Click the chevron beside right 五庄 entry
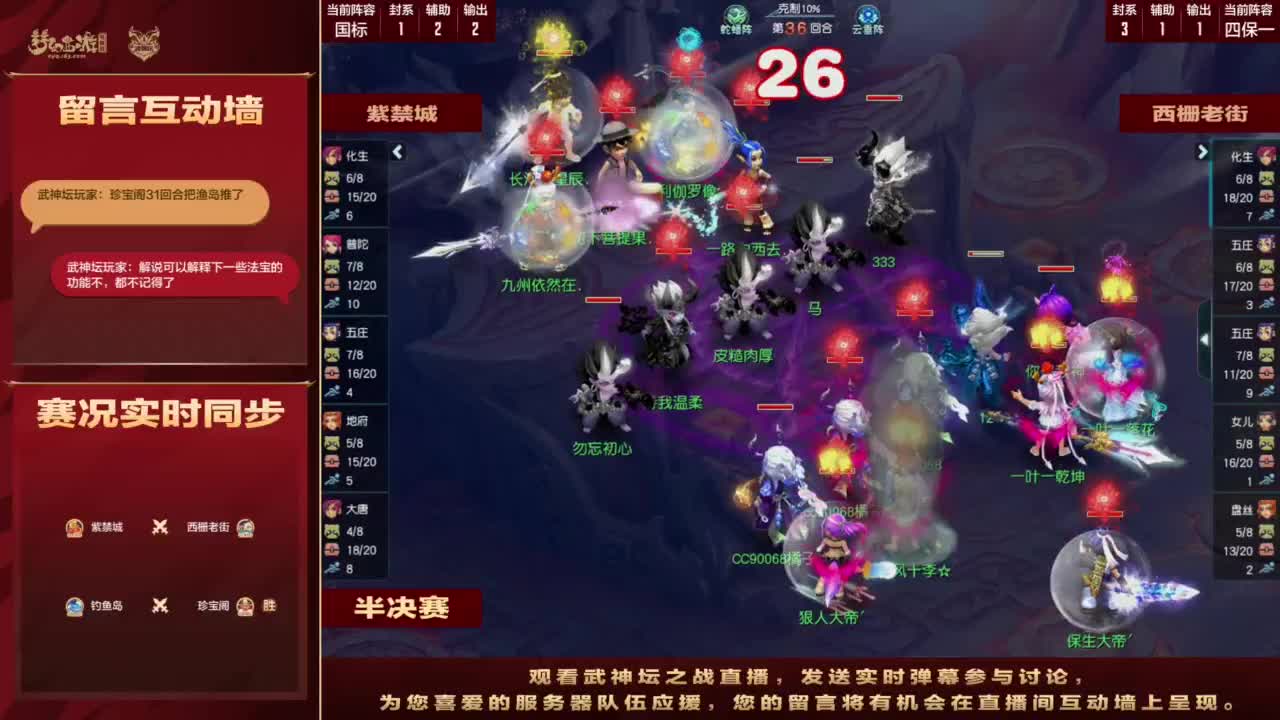Viewport: 1280px width, 720px height. (x=1205, y=337)
